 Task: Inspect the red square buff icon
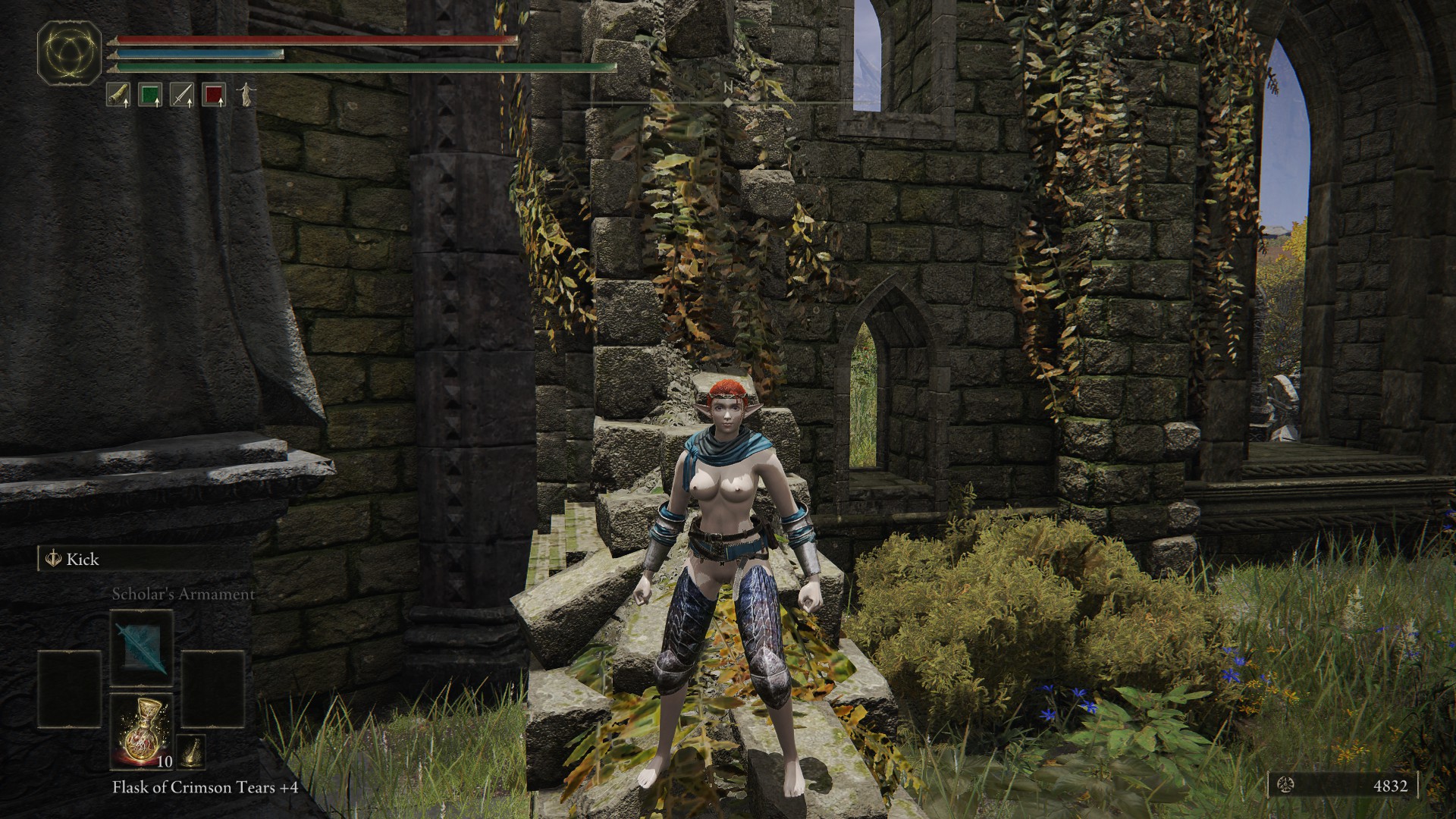pyautogui.click(x=215, y=95)
